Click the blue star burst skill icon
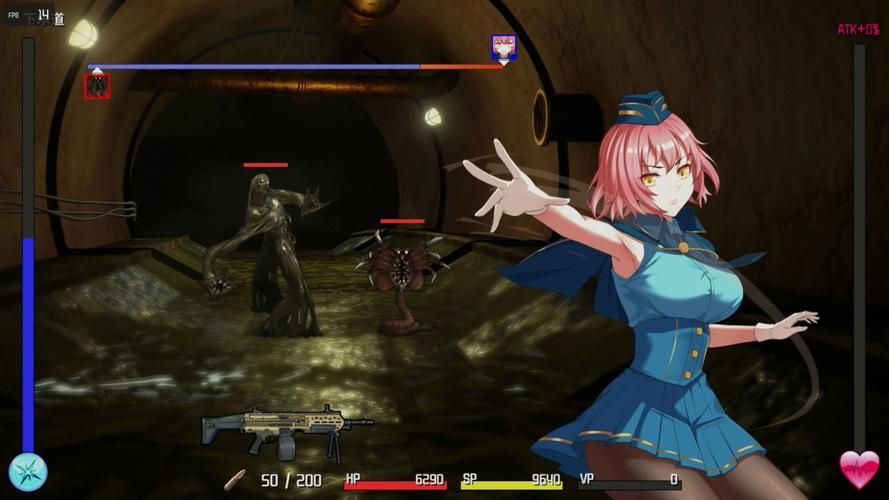Screen dimensions: 889x500 pos(28,472)
